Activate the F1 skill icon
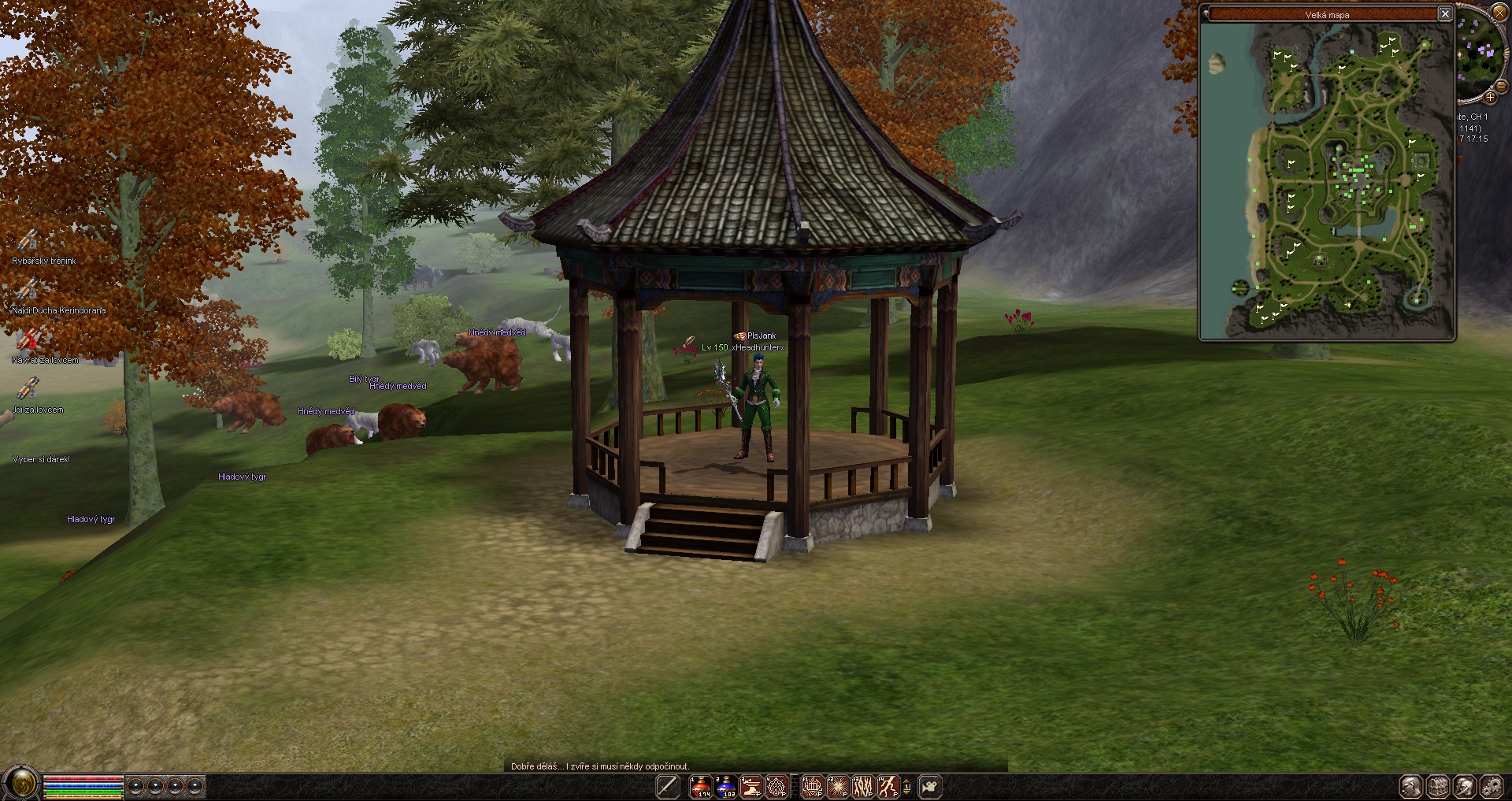This screenshot has width=1512, height=801. point(812,786)
